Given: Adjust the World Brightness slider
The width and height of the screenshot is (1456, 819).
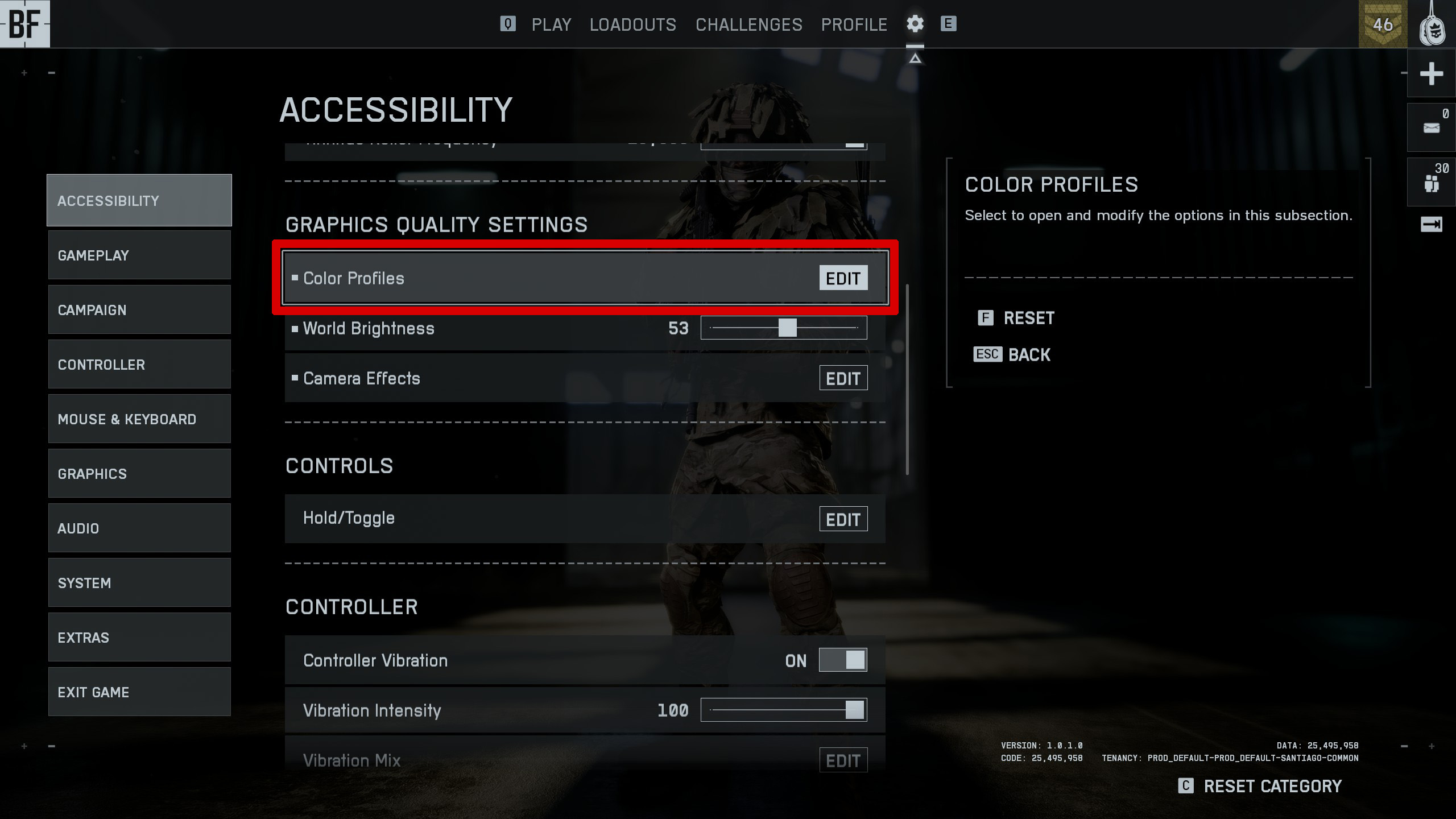Looking at the screenshot, I should 787,328.
